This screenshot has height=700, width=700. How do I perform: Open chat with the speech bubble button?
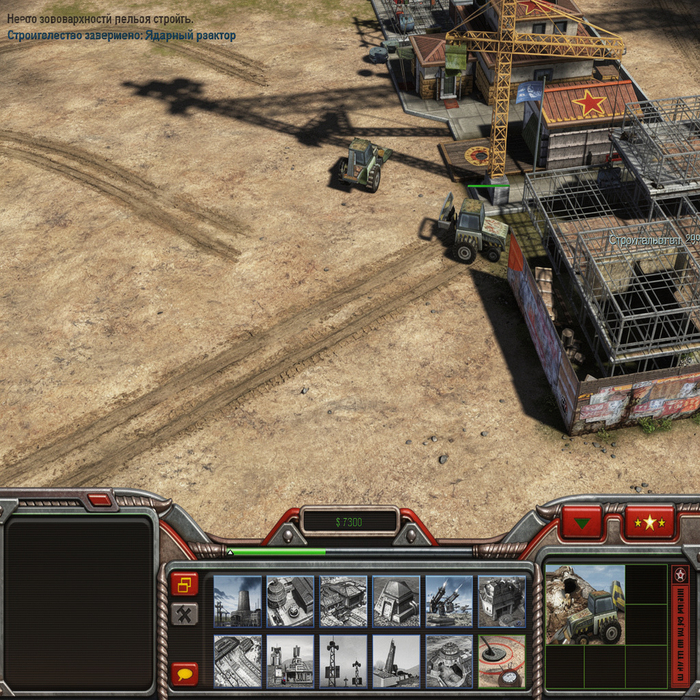184,673
